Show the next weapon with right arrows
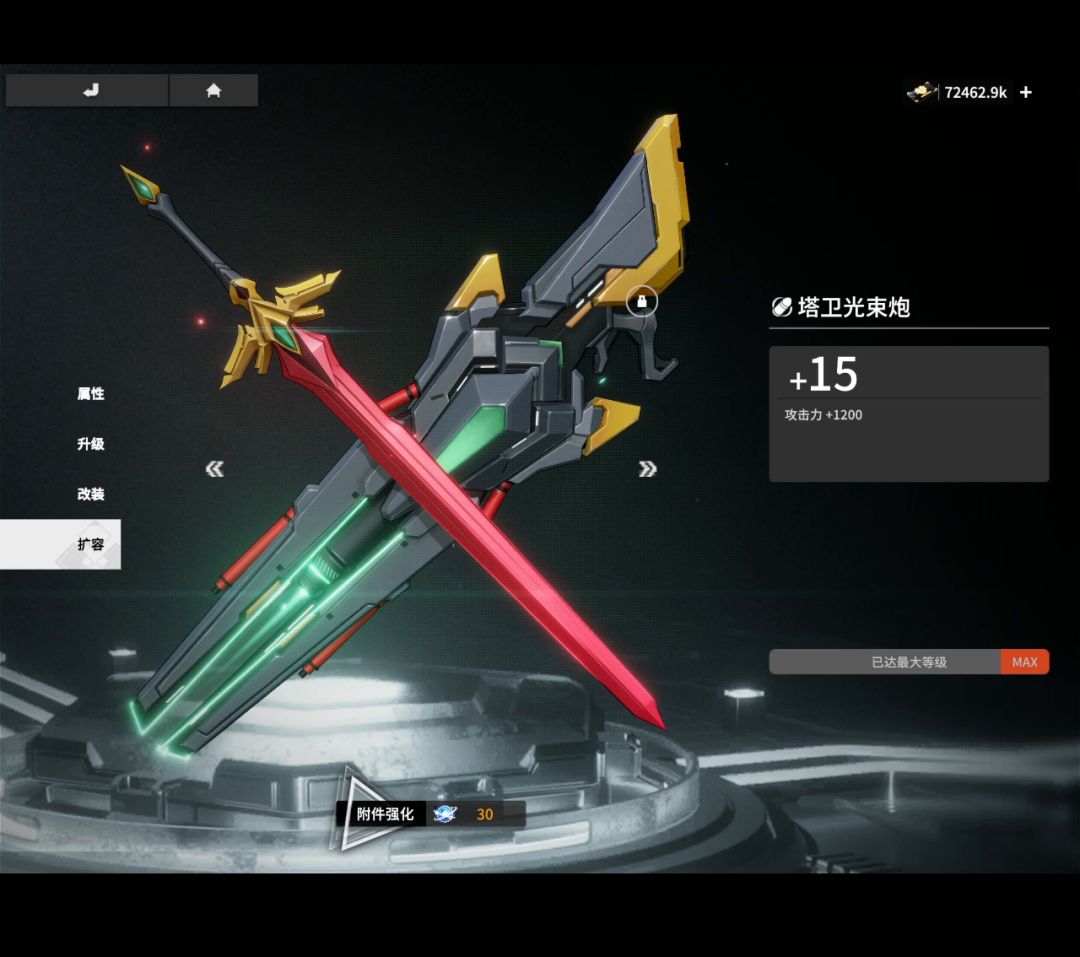This screenshot has width=1080, height=957. point(647,469)
